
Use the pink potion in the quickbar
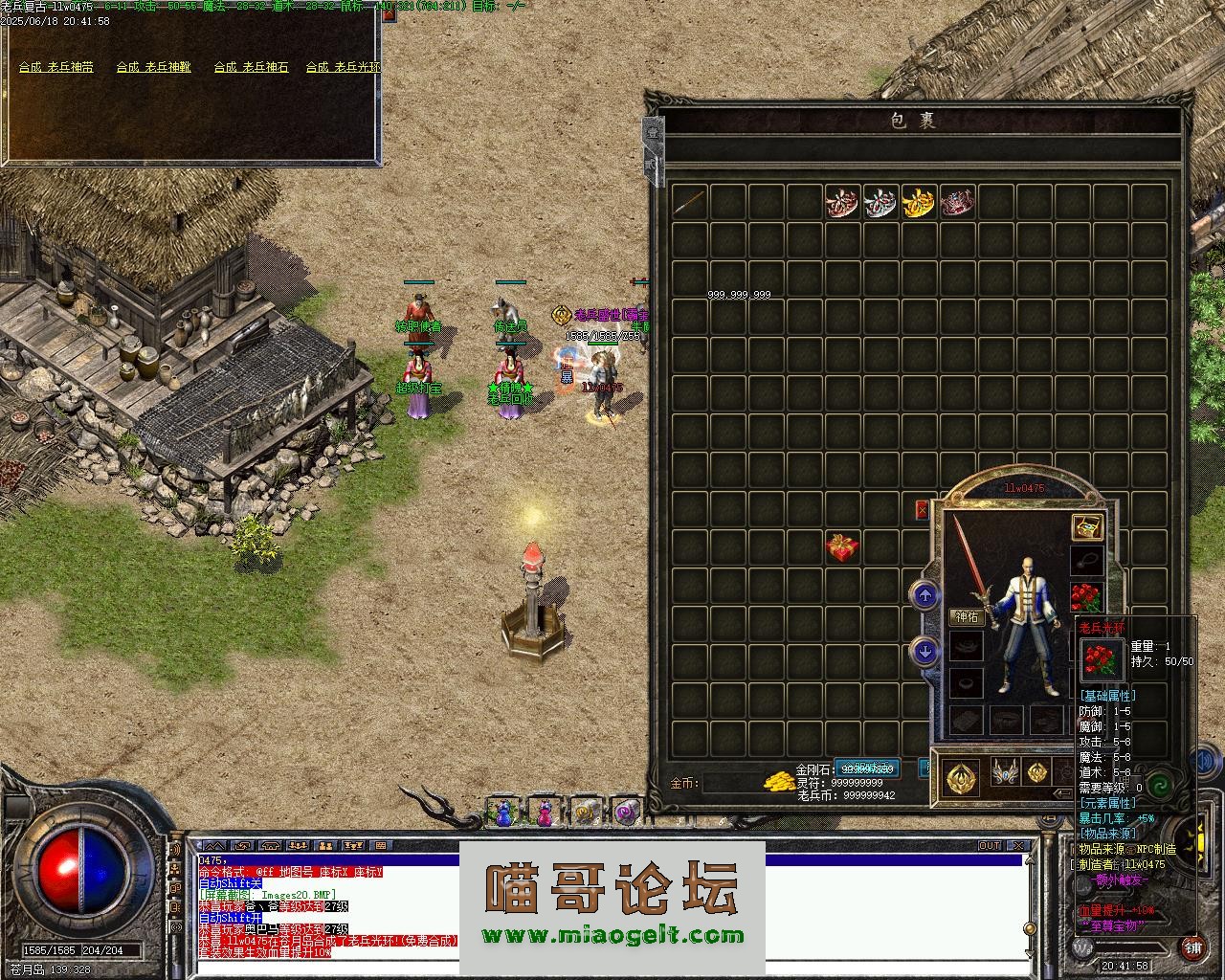pos(544,813)
